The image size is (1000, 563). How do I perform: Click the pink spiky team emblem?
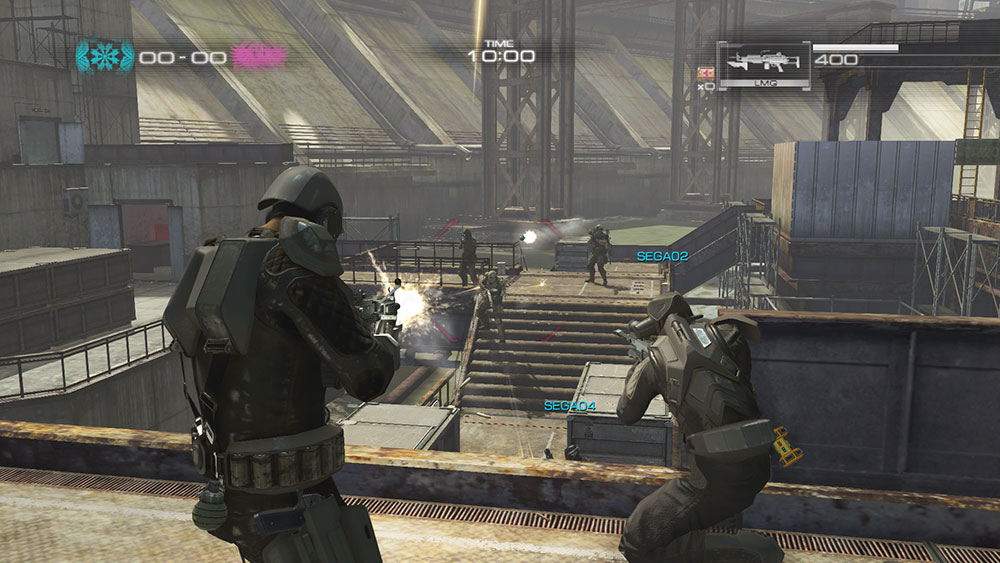259,56
